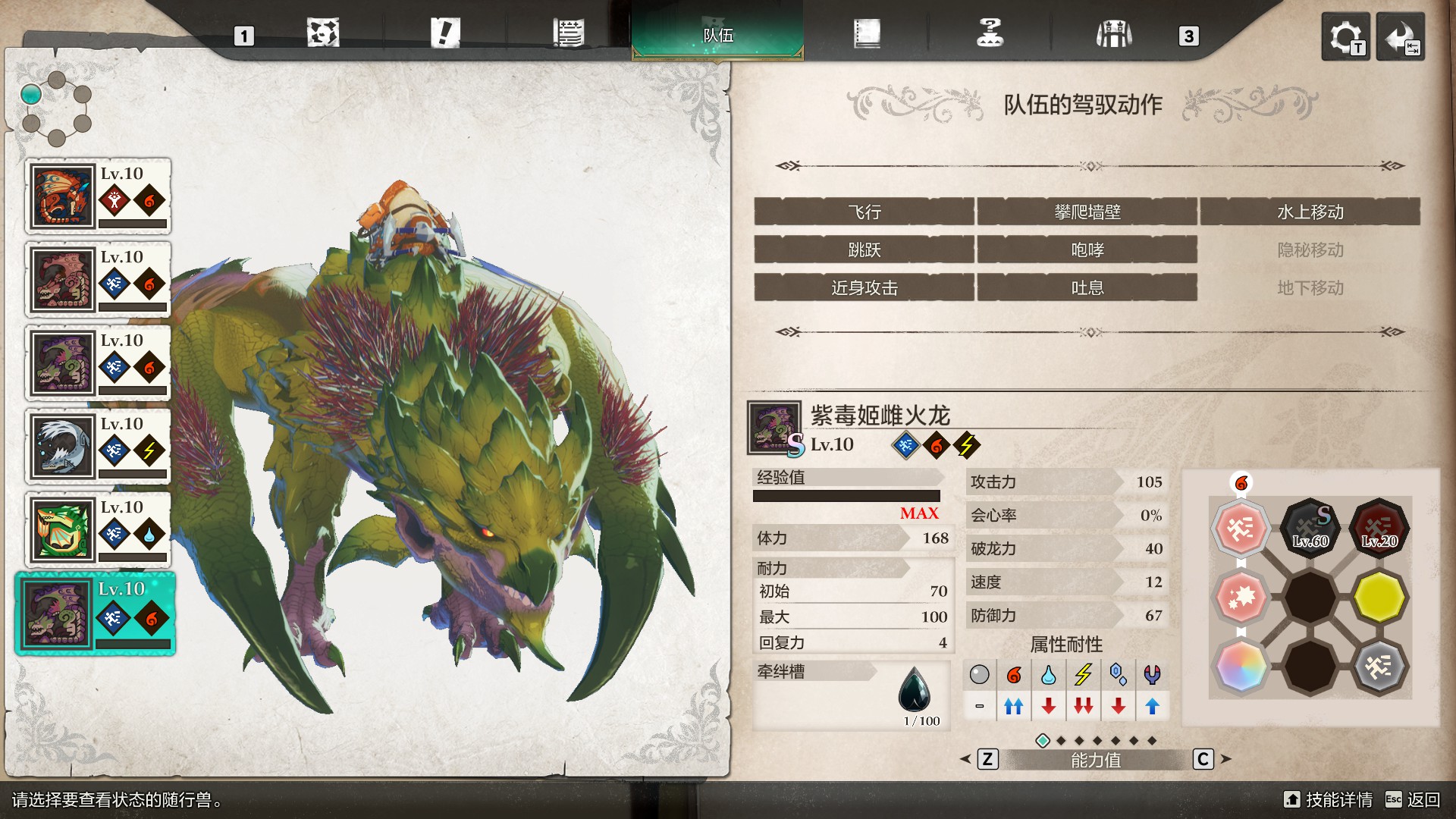Select the orange-crested monster at the top of the party list
This screenshot has height=819, width=1456.
pos(98,196)
